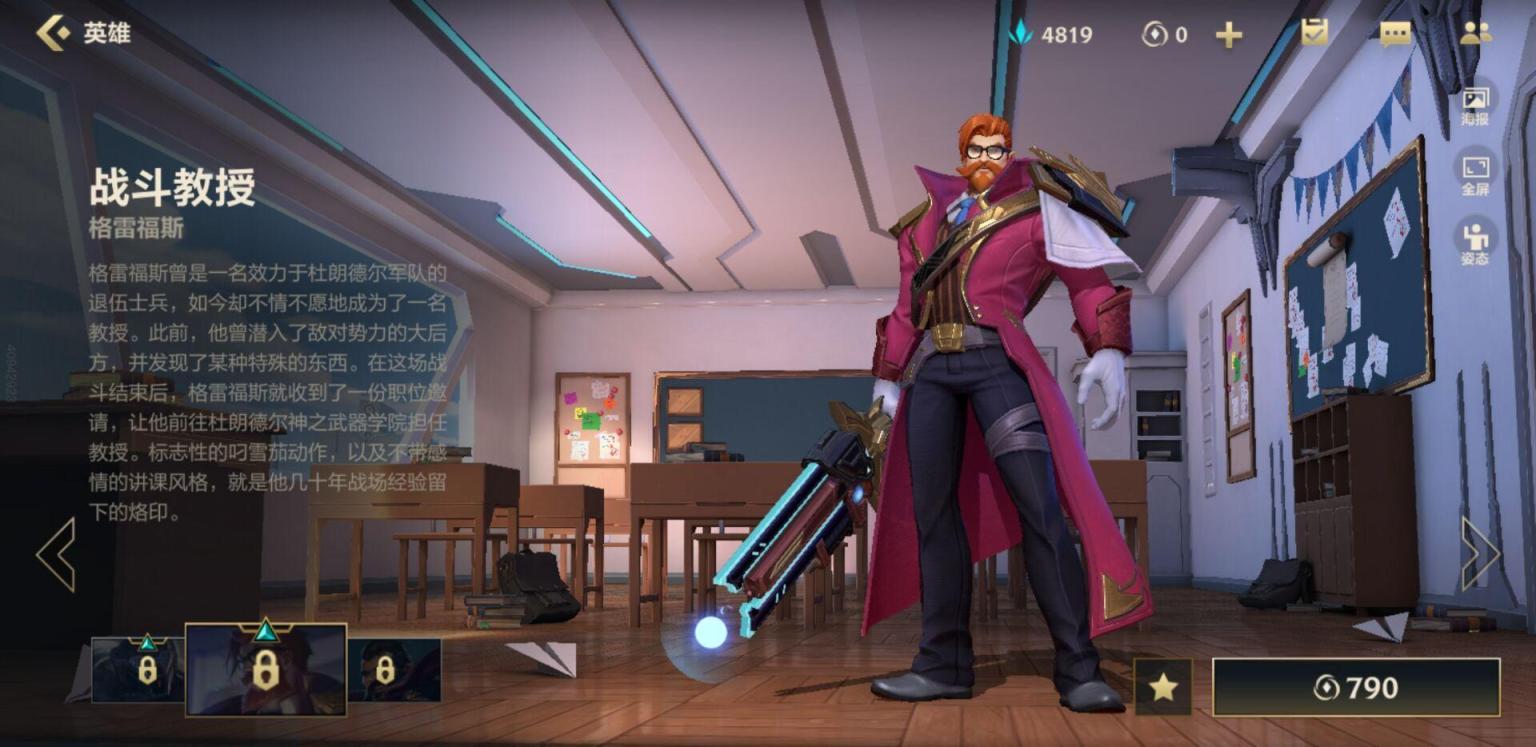
Task: View the skin poster (海报)
Action: (1475, 104)
